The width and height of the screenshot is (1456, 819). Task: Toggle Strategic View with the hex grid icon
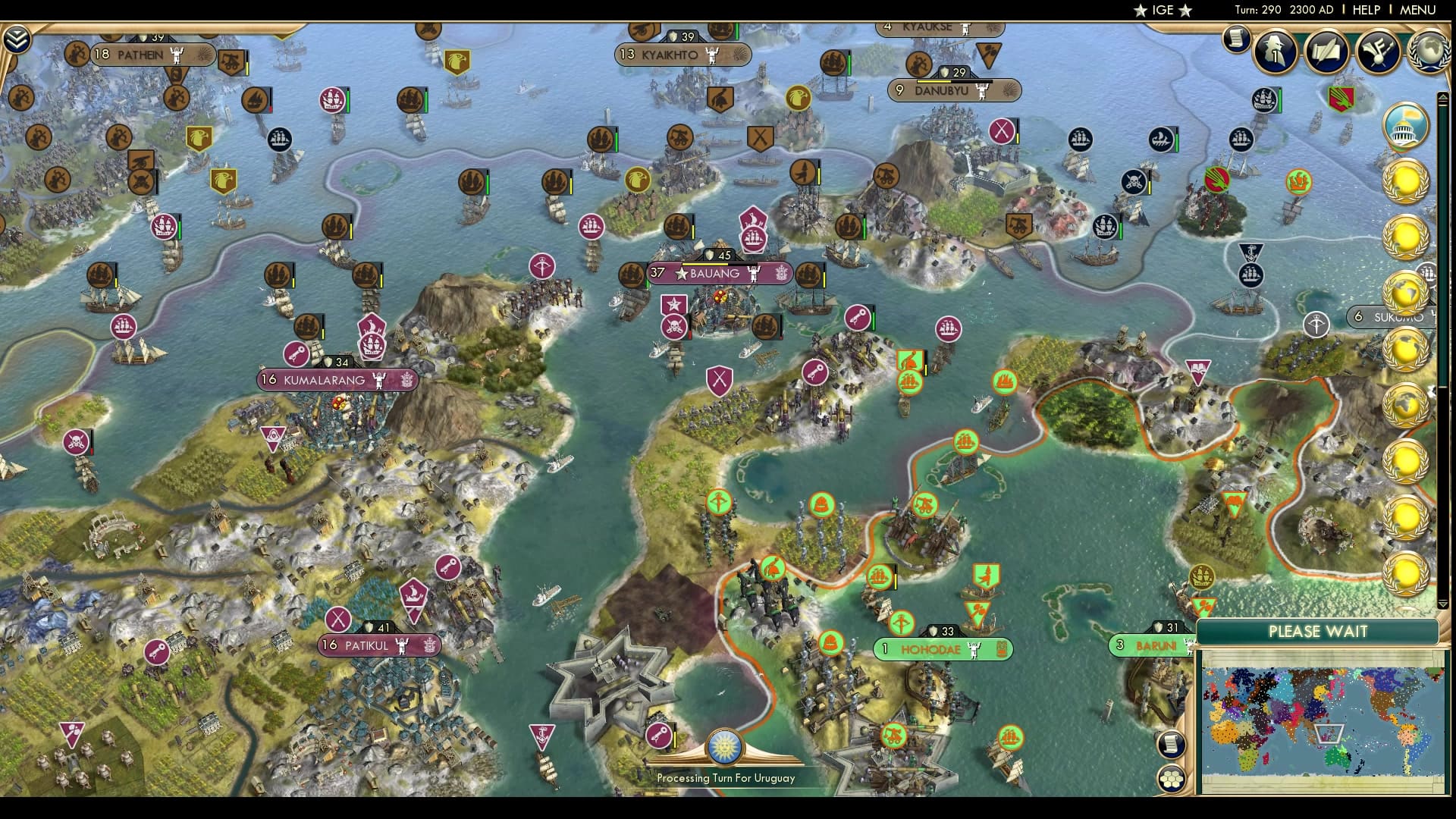tap(1172, 780)
